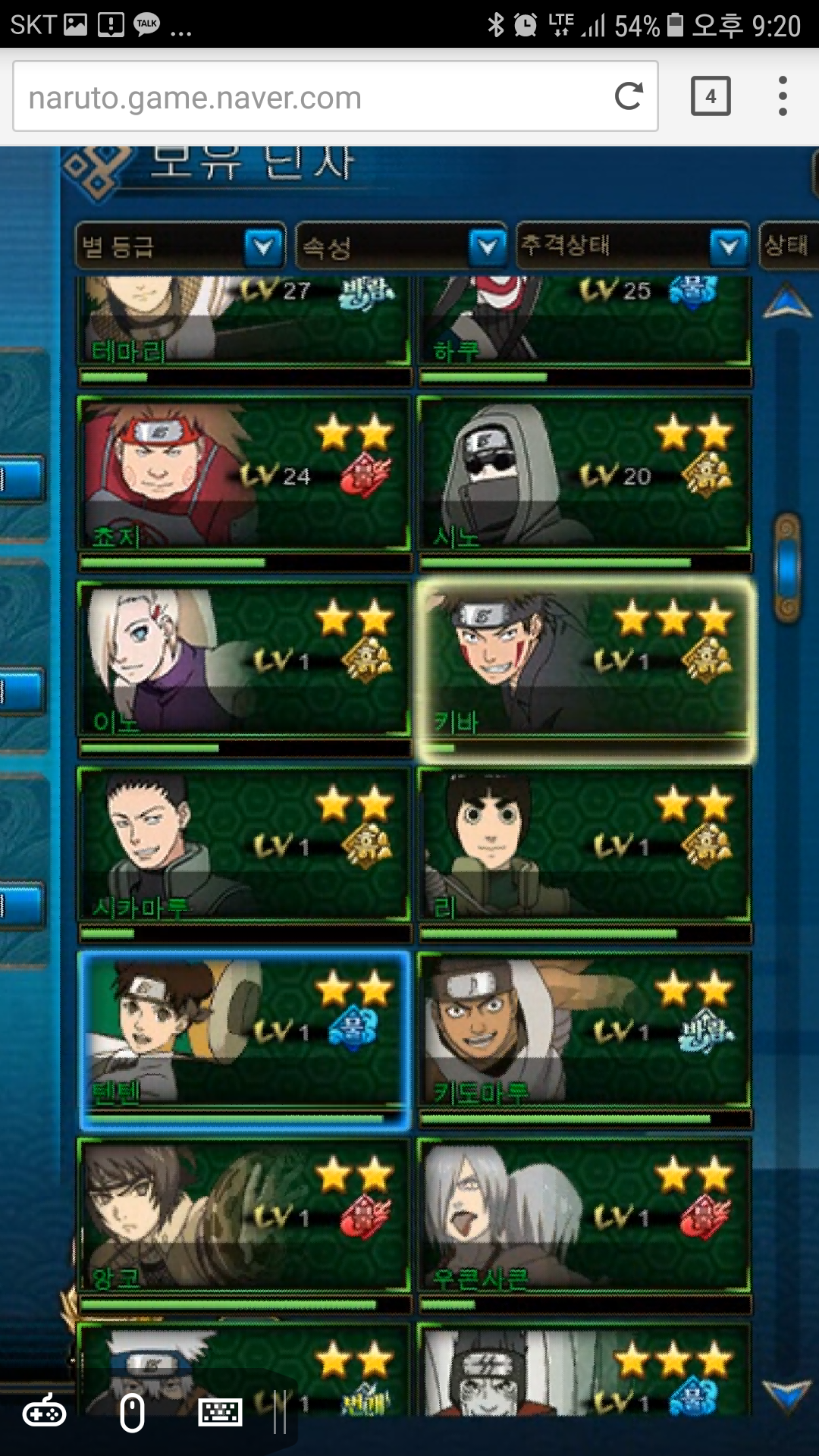
Task: Select the 초지 ninja card
Action: coord(244,473)
